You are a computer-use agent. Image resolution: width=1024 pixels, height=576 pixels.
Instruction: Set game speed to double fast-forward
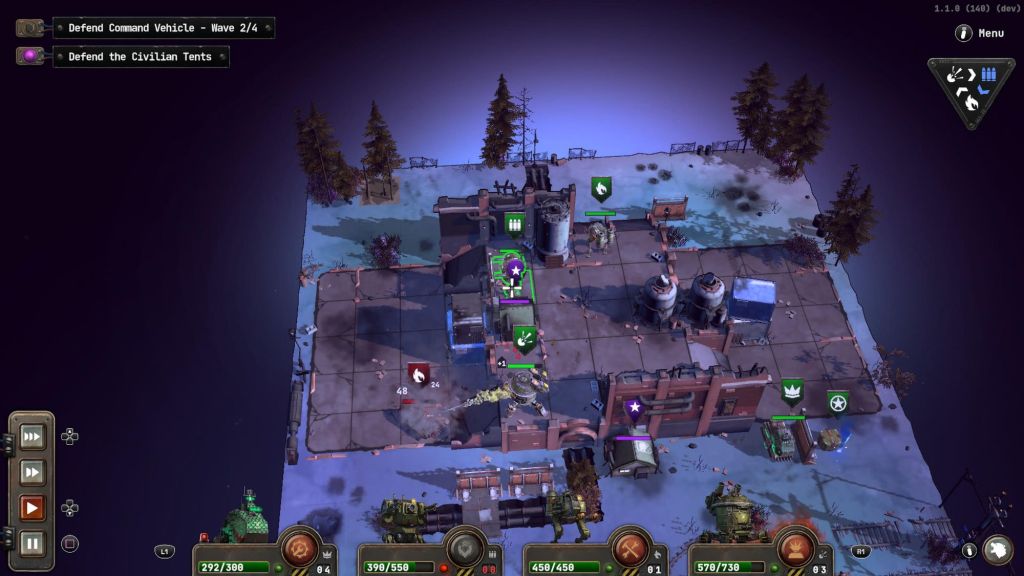click(32, 472)
